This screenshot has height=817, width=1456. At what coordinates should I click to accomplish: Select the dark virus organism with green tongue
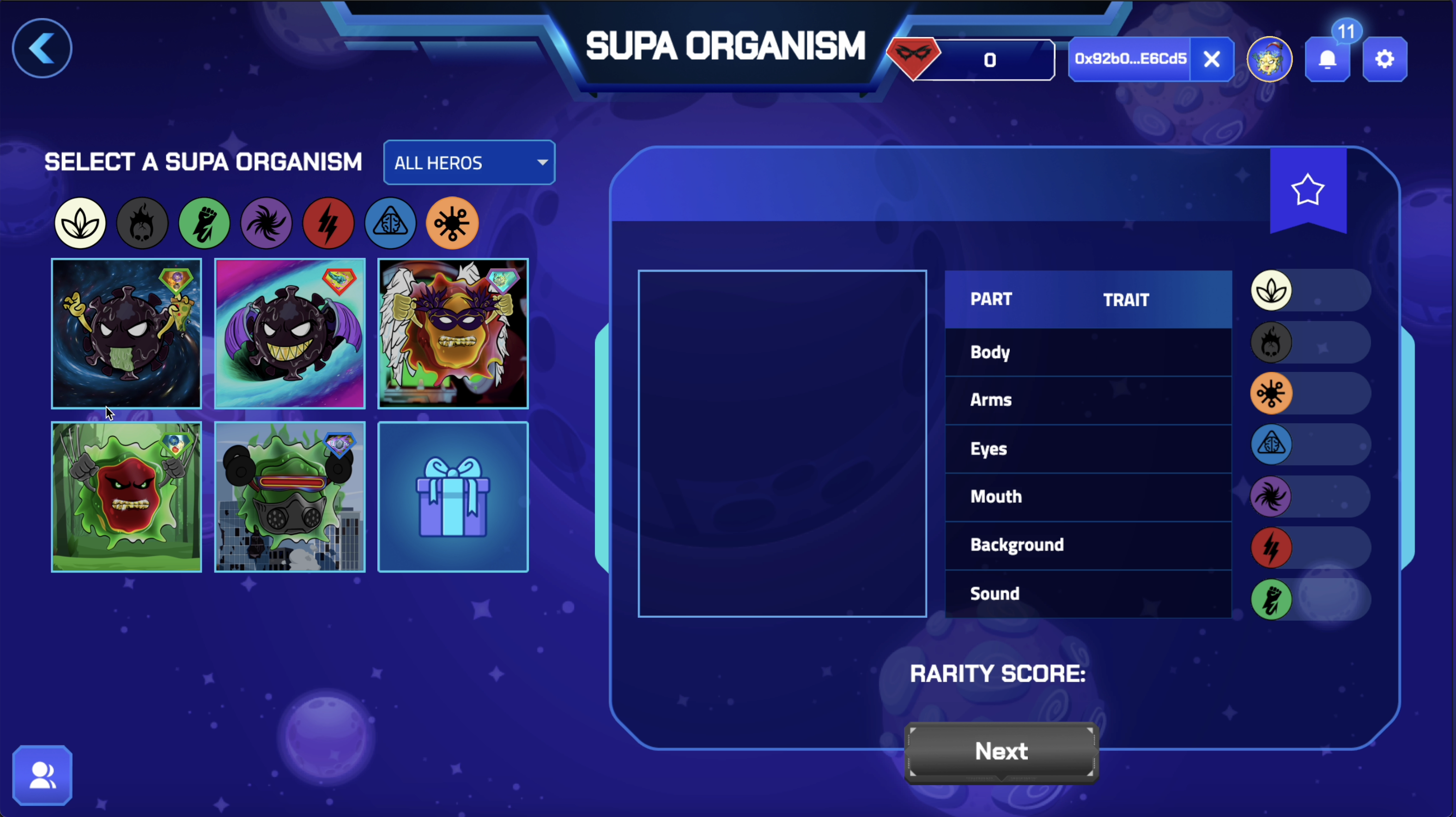126,334
